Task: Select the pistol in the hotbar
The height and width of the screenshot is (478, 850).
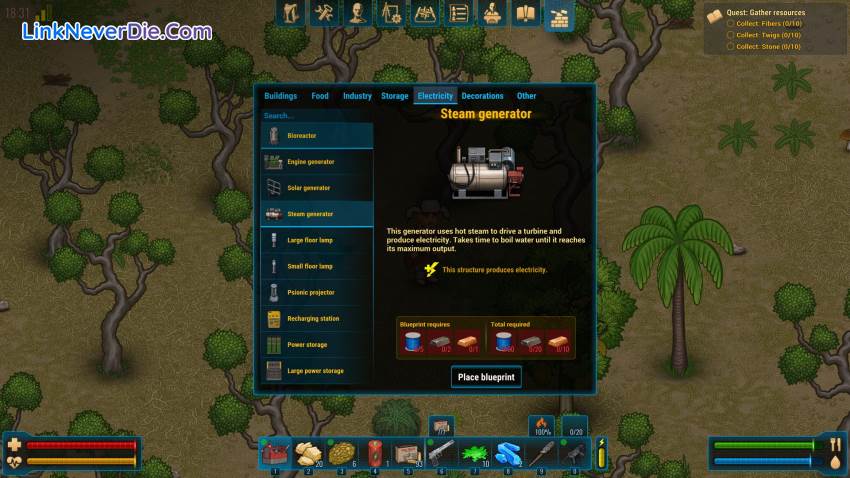Action: pyautogui.click(x=443, y=453)
